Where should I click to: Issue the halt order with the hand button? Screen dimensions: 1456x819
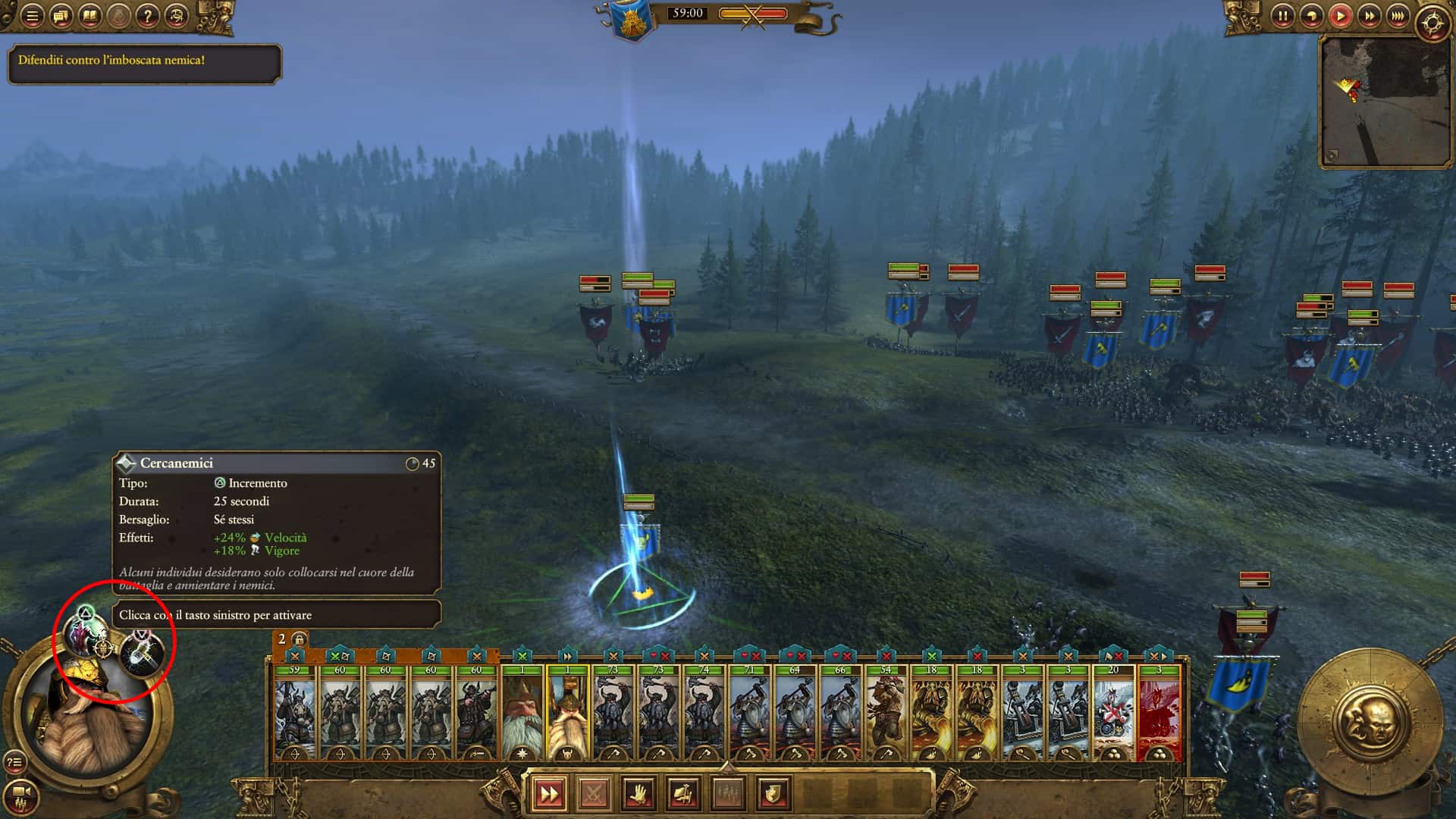pos(639,794)
